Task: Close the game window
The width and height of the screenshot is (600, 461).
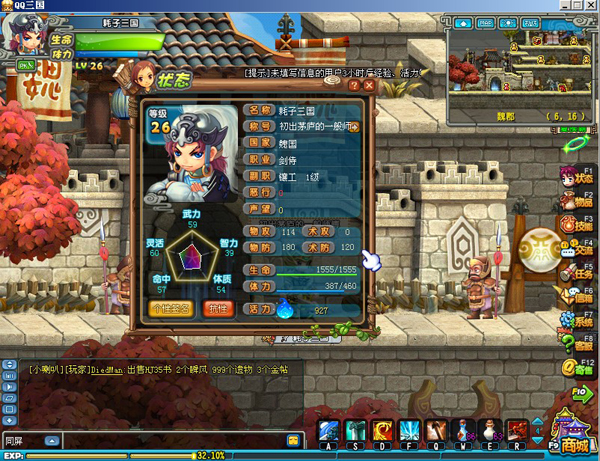Action: tap(589, 8)
